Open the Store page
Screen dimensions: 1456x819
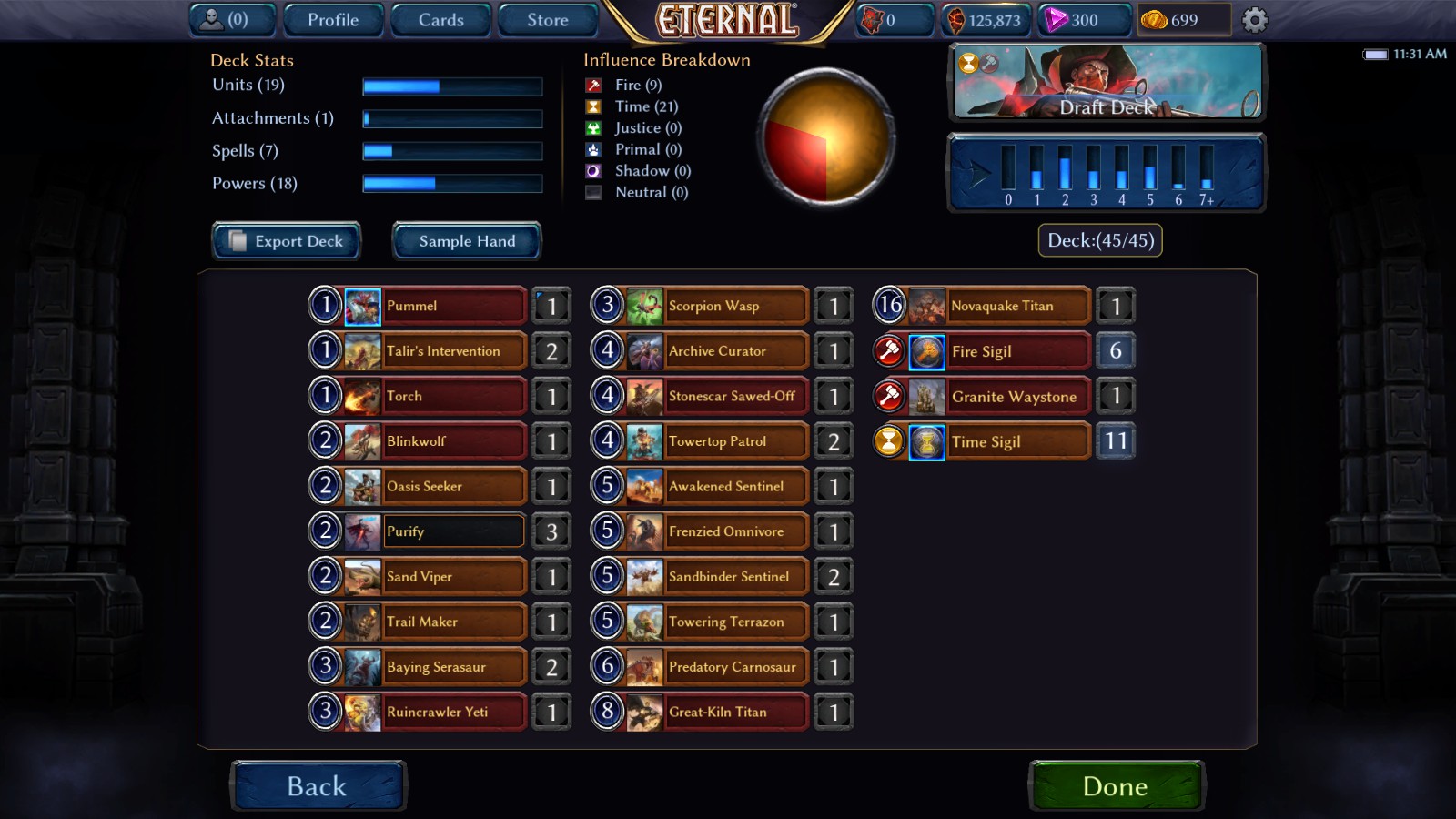click(x=548, y=19)
